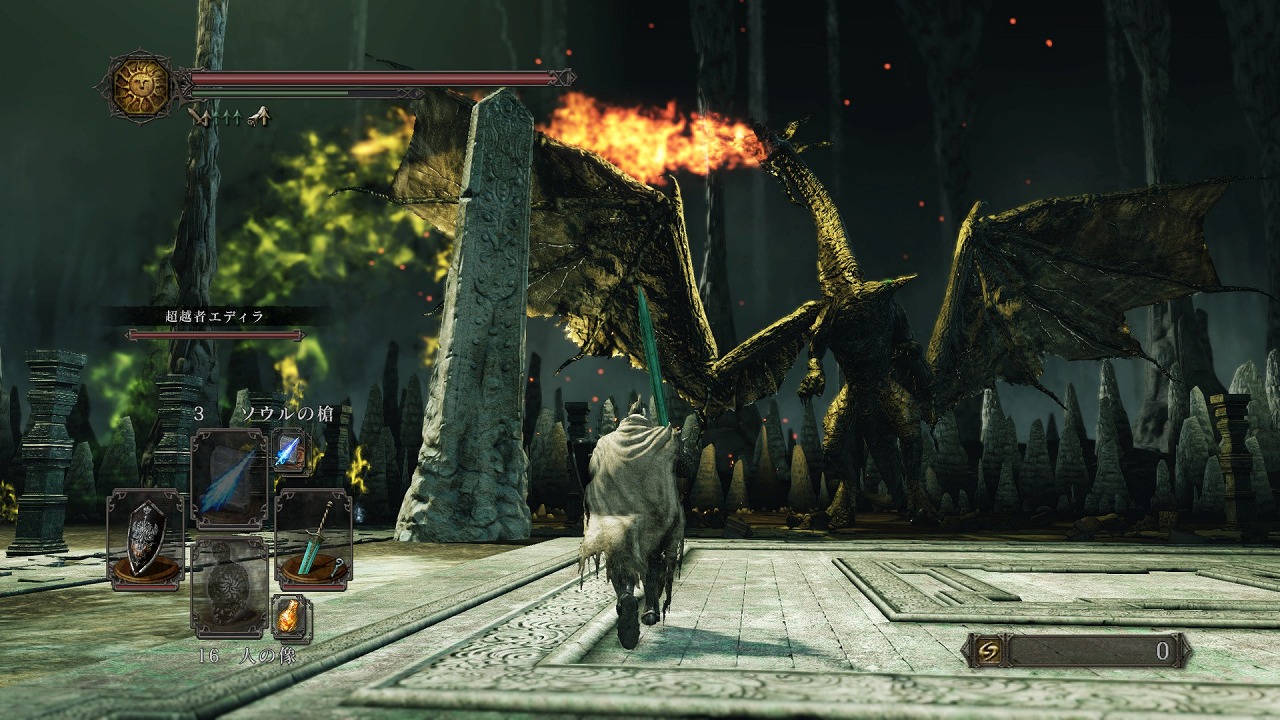Image resolution: width=1280 pixels, height=720 pixels.
Task: Select the Human Effigy item slot
Action: pos(229,588)
